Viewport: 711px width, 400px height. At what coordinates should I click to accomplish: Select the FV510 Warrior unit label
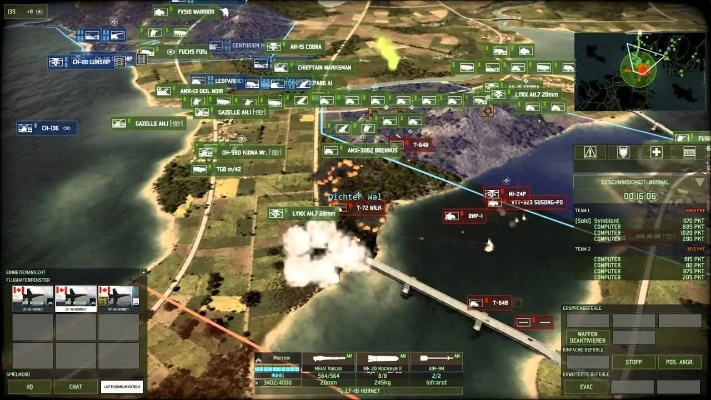click(193, 12)
